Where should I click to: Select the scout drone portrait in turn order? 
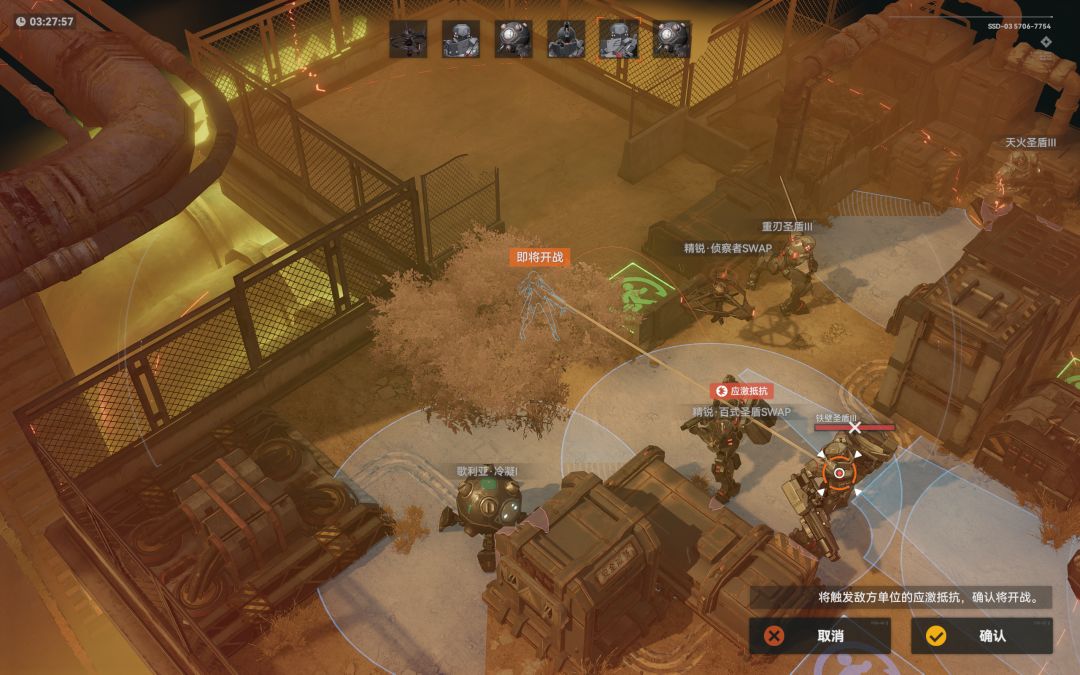coord(408,39)
